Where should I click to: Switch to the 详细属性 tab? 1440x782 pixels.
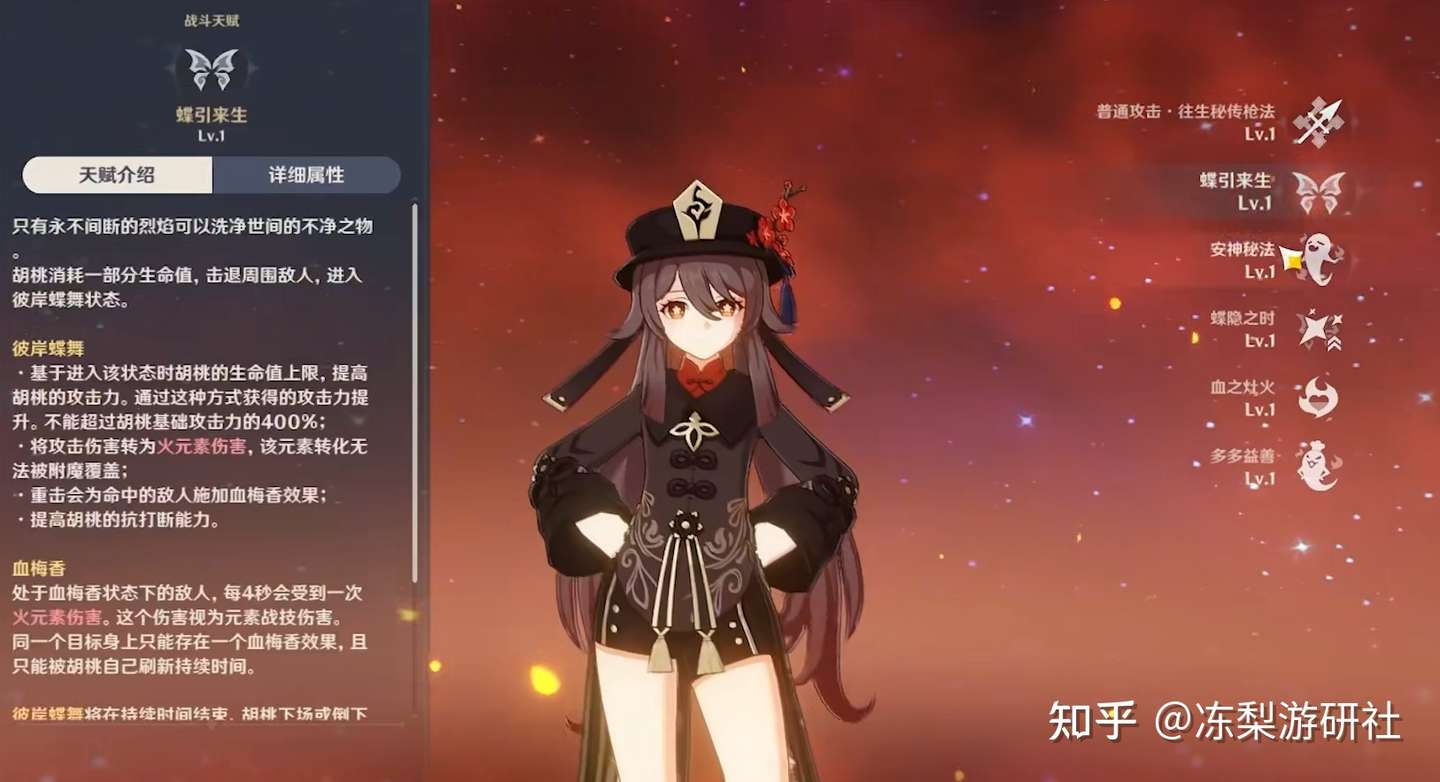tap(306, 175)
